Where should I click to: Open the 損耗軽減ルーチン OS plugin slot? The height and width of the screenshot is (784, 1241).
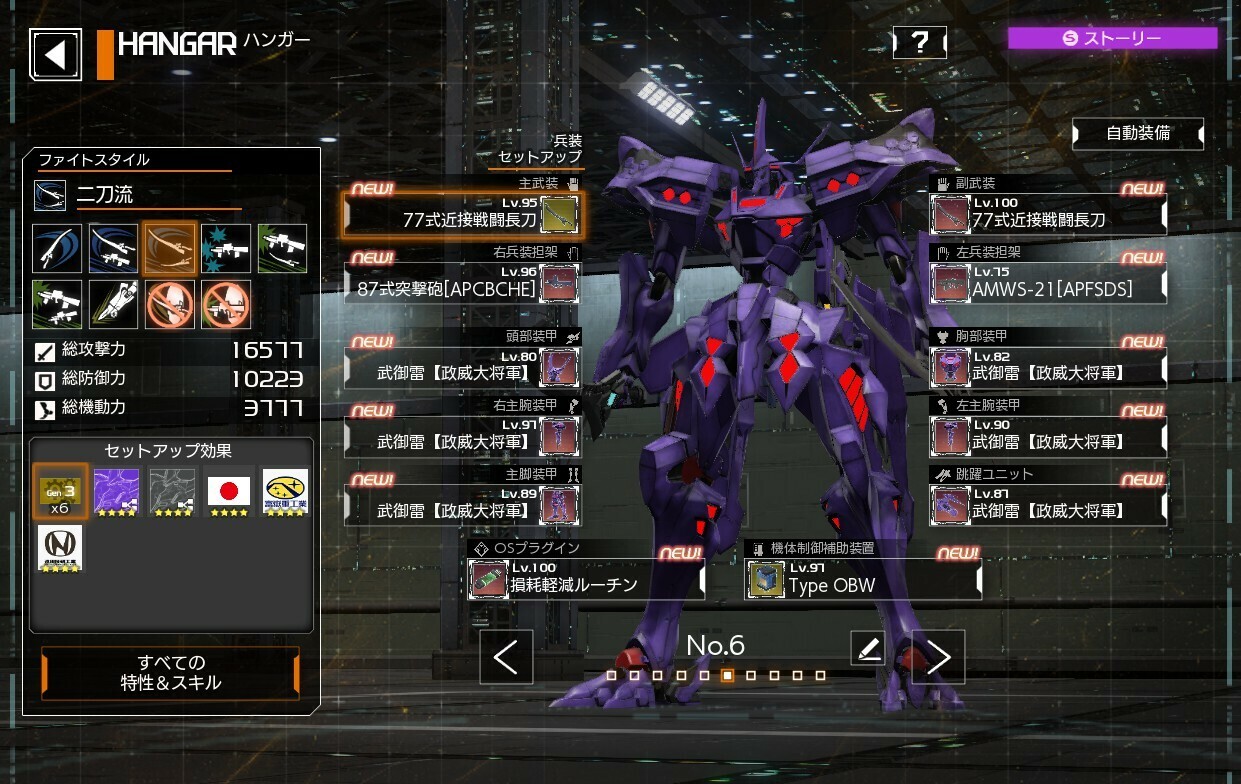pos(587,579)
